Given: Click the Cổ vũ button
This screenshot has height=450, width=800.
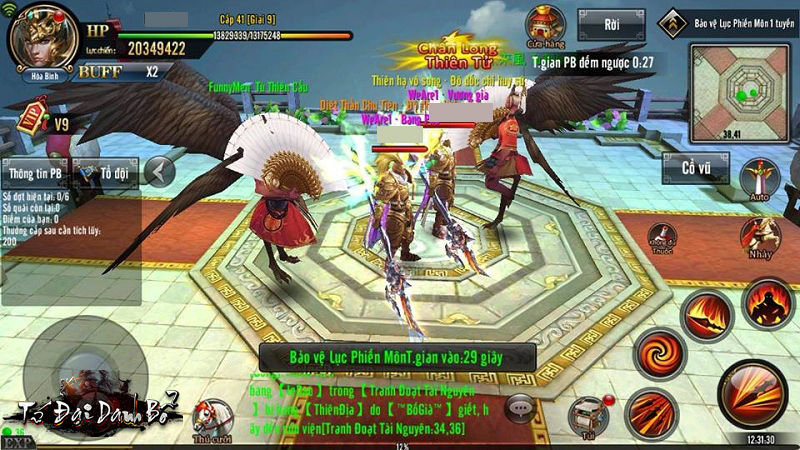Looking at the screenshot, I should click(696, 168).
